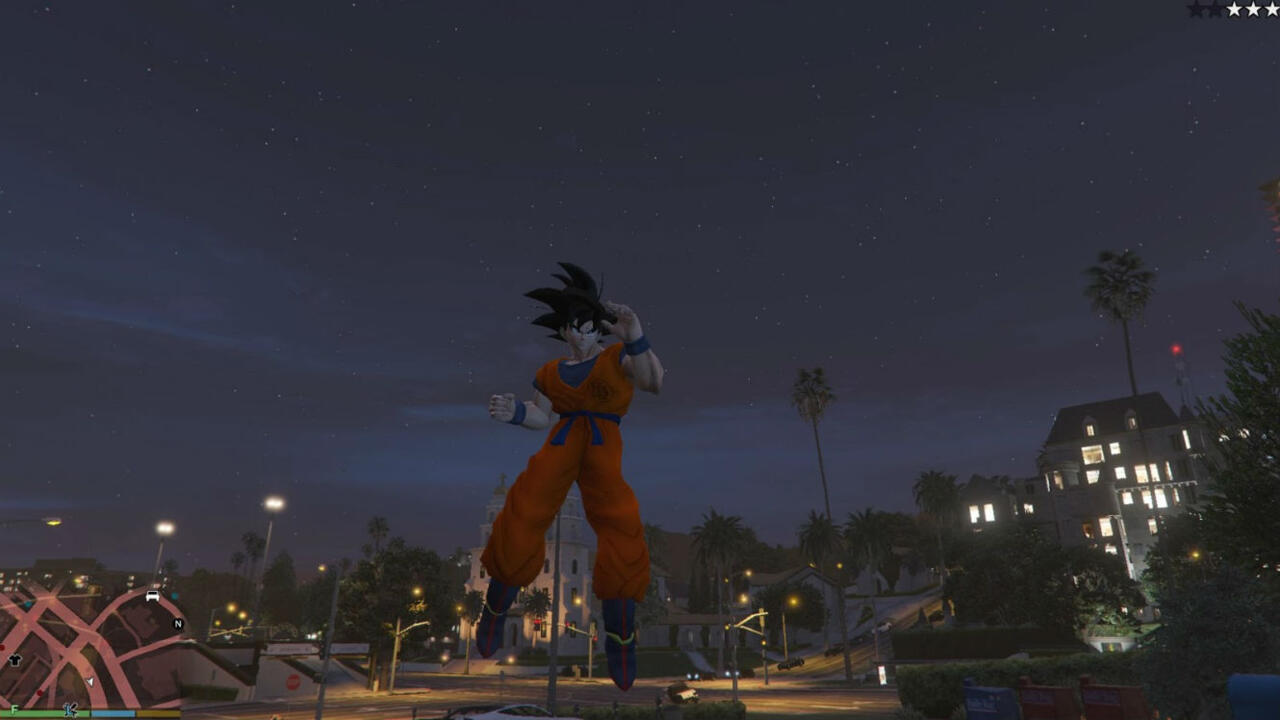Viewport: 1280px width, 720px height.
Task: Click the green health bar under the minimap
Action: point(44,712)
